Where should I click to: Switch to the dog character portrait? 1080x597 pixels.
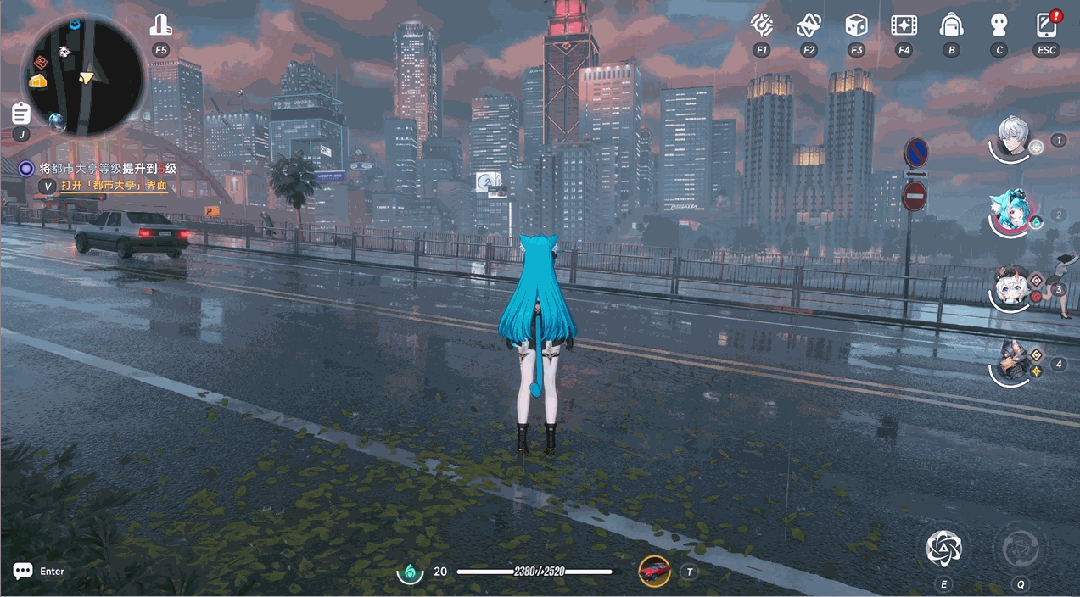coord(1014,362)
